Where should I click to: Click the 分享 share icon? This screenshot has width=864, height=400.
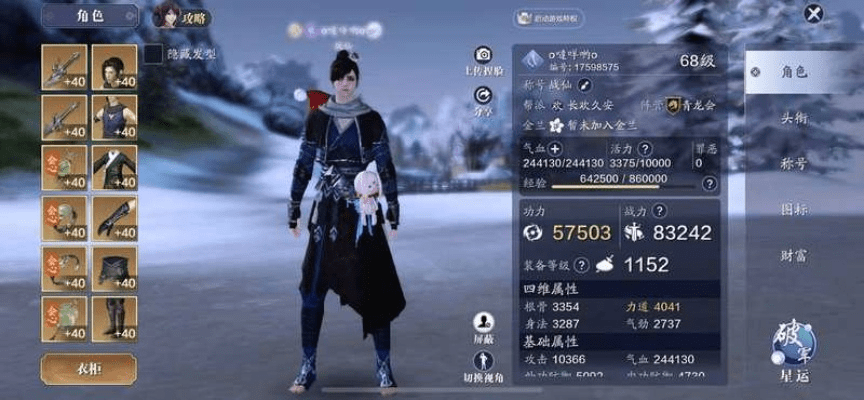[483, 95]
